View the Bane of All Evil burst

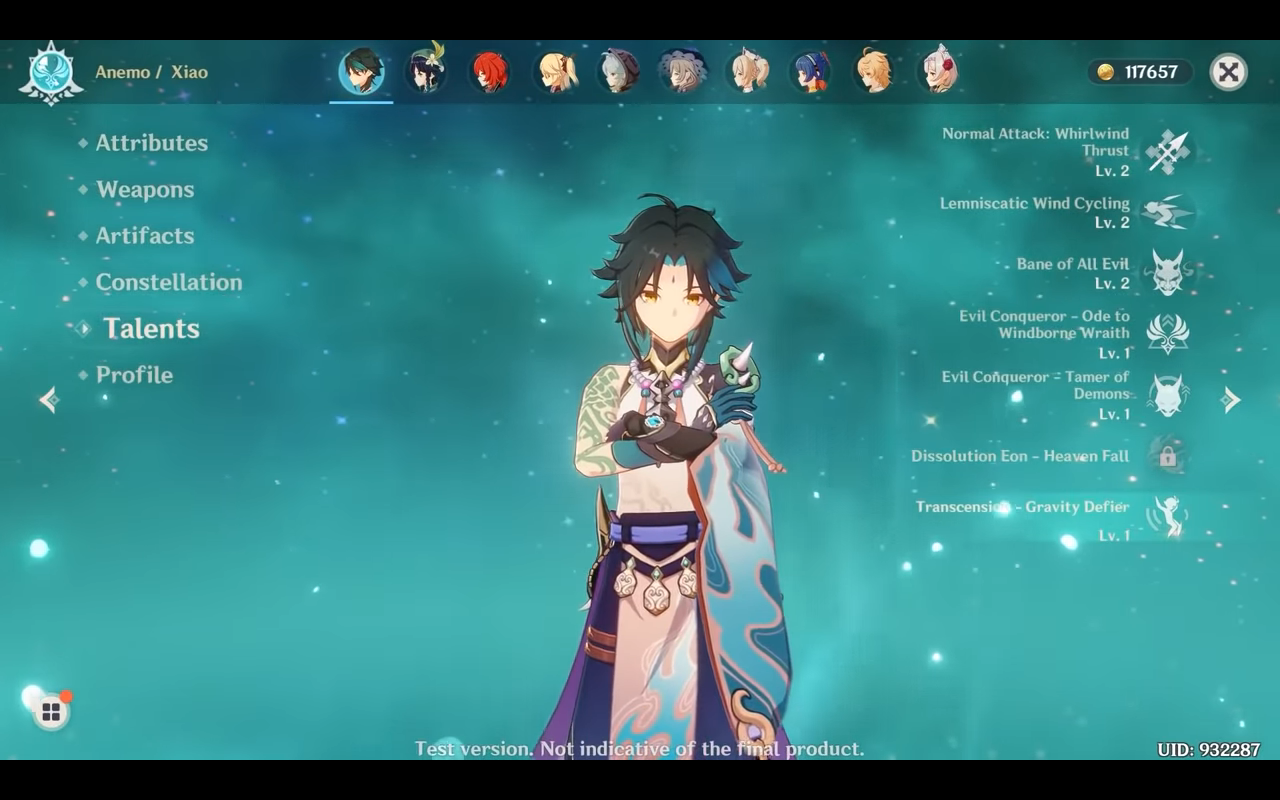click(x=1167, y=273)
